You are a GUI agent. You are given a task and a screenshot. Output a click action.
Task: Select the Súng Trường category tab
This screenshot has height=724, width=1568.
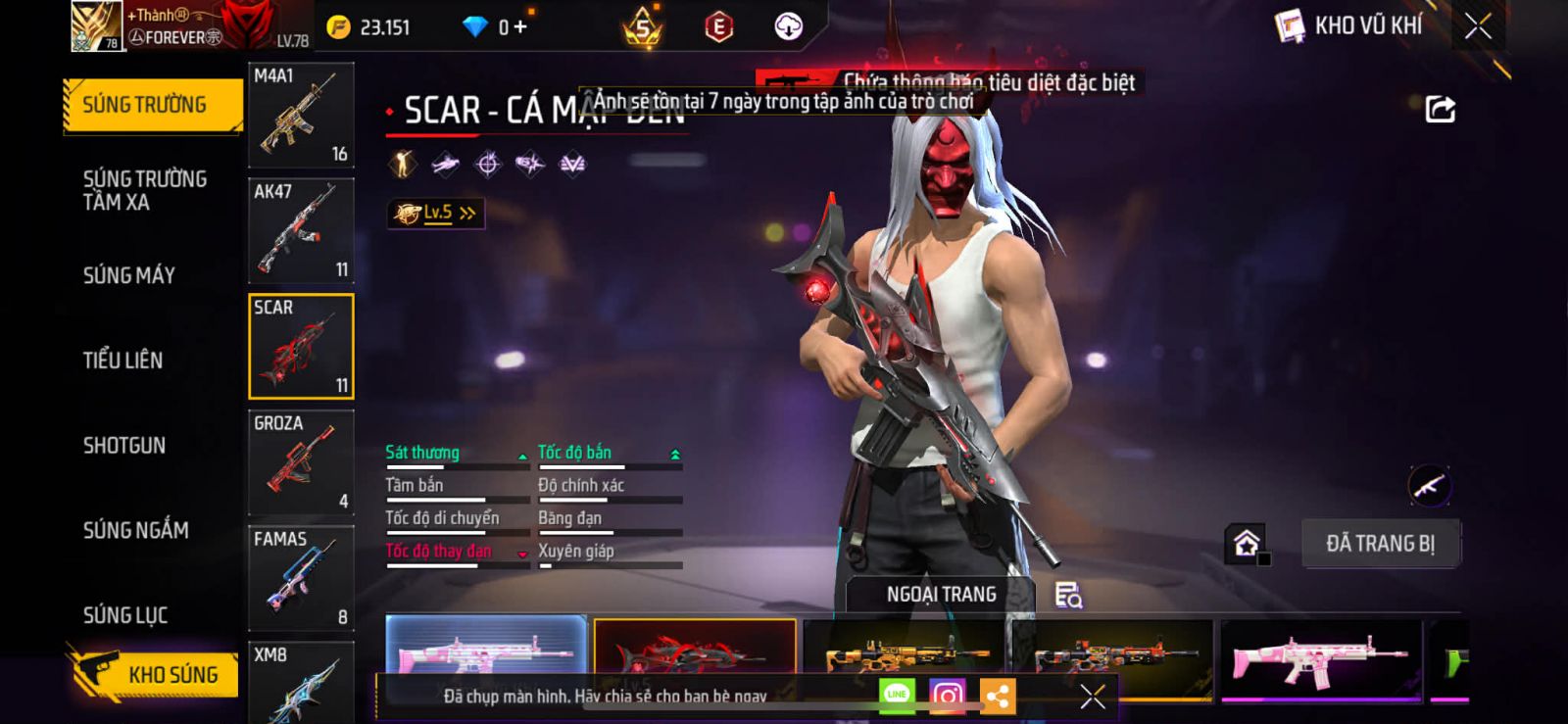(x=152, y=105)
